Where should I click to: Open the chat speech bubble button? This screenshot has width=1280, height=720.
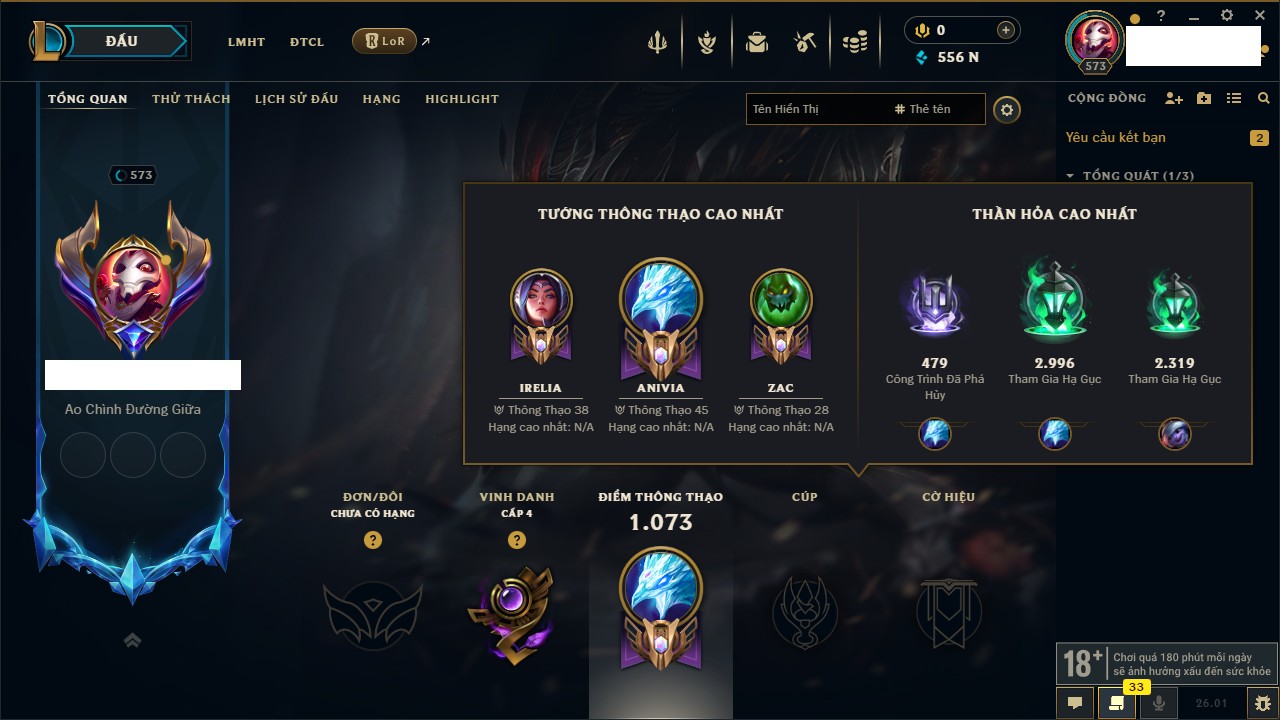point(1075,703)
